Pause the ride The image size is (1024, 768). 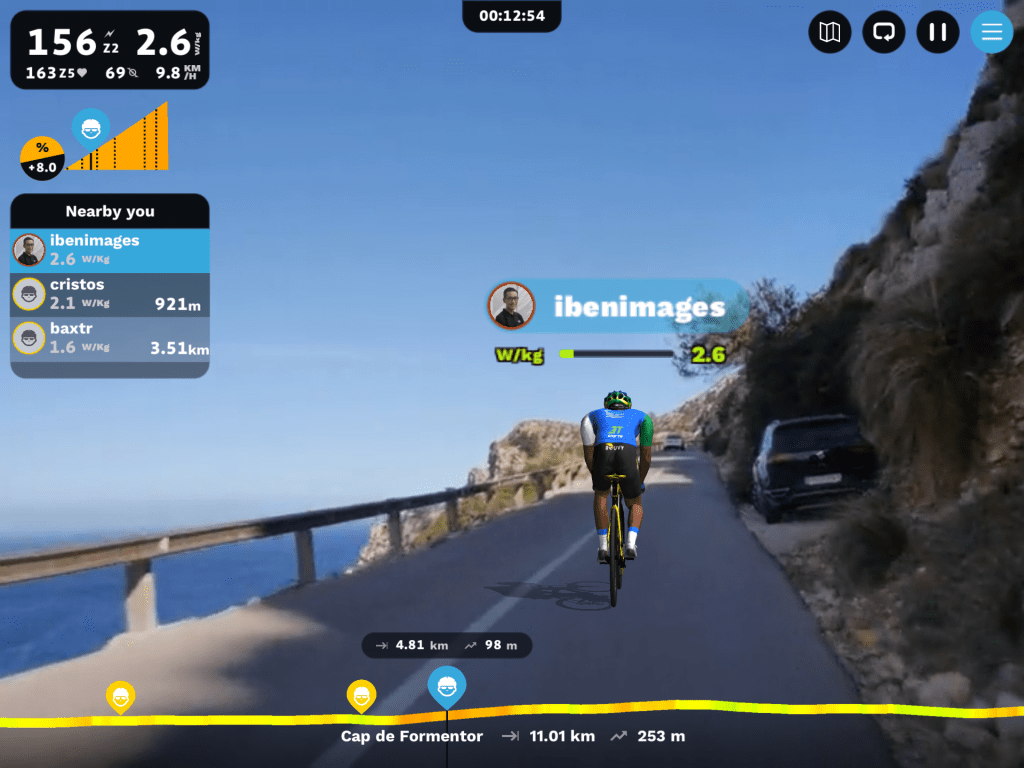pyautogui.click(x=937, y=32)
